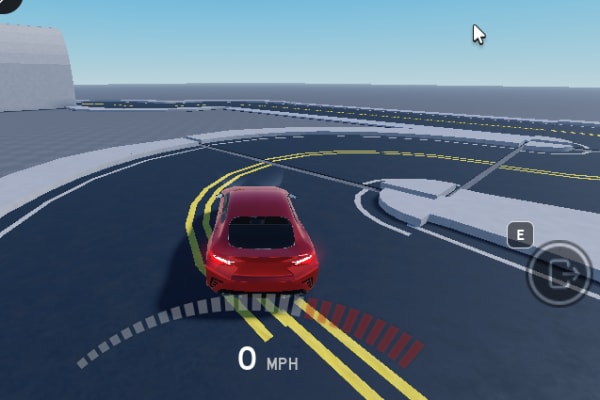Click the round exit vehicle button
Viewport: 600px width, 400px height.
[x=558, y=274]
